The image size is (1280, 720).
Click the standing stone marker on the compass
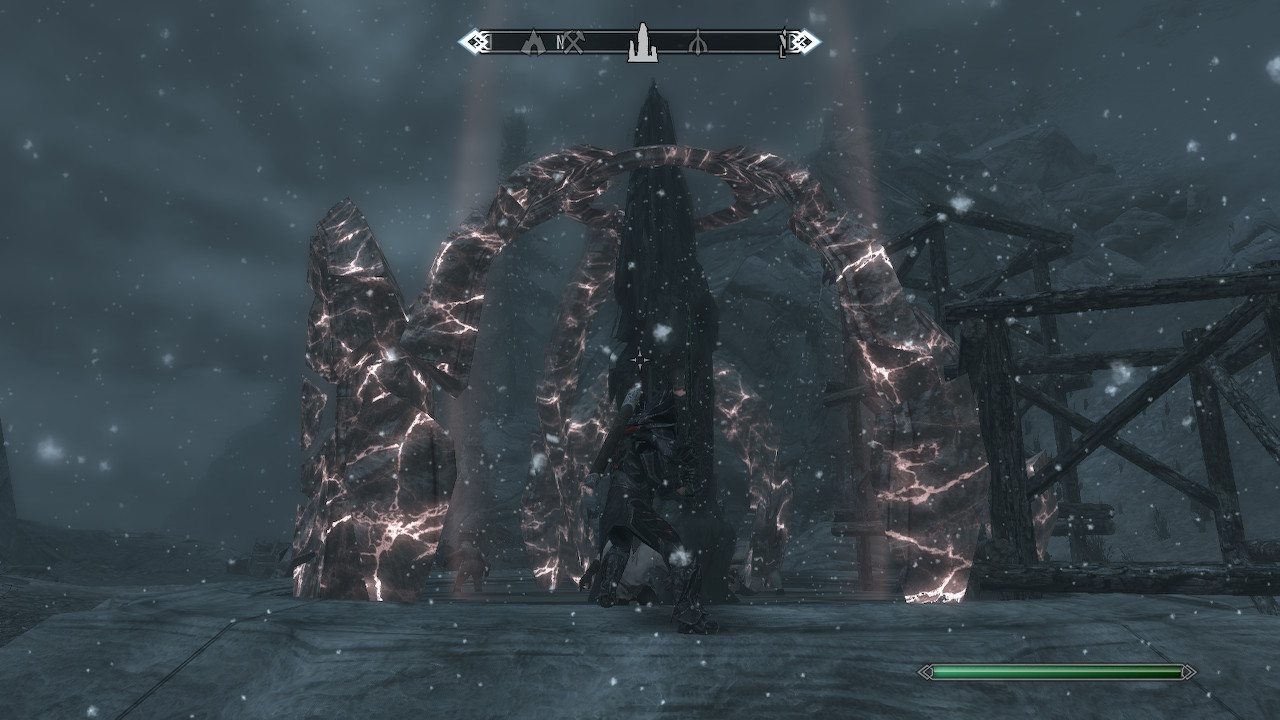point(641,43)
